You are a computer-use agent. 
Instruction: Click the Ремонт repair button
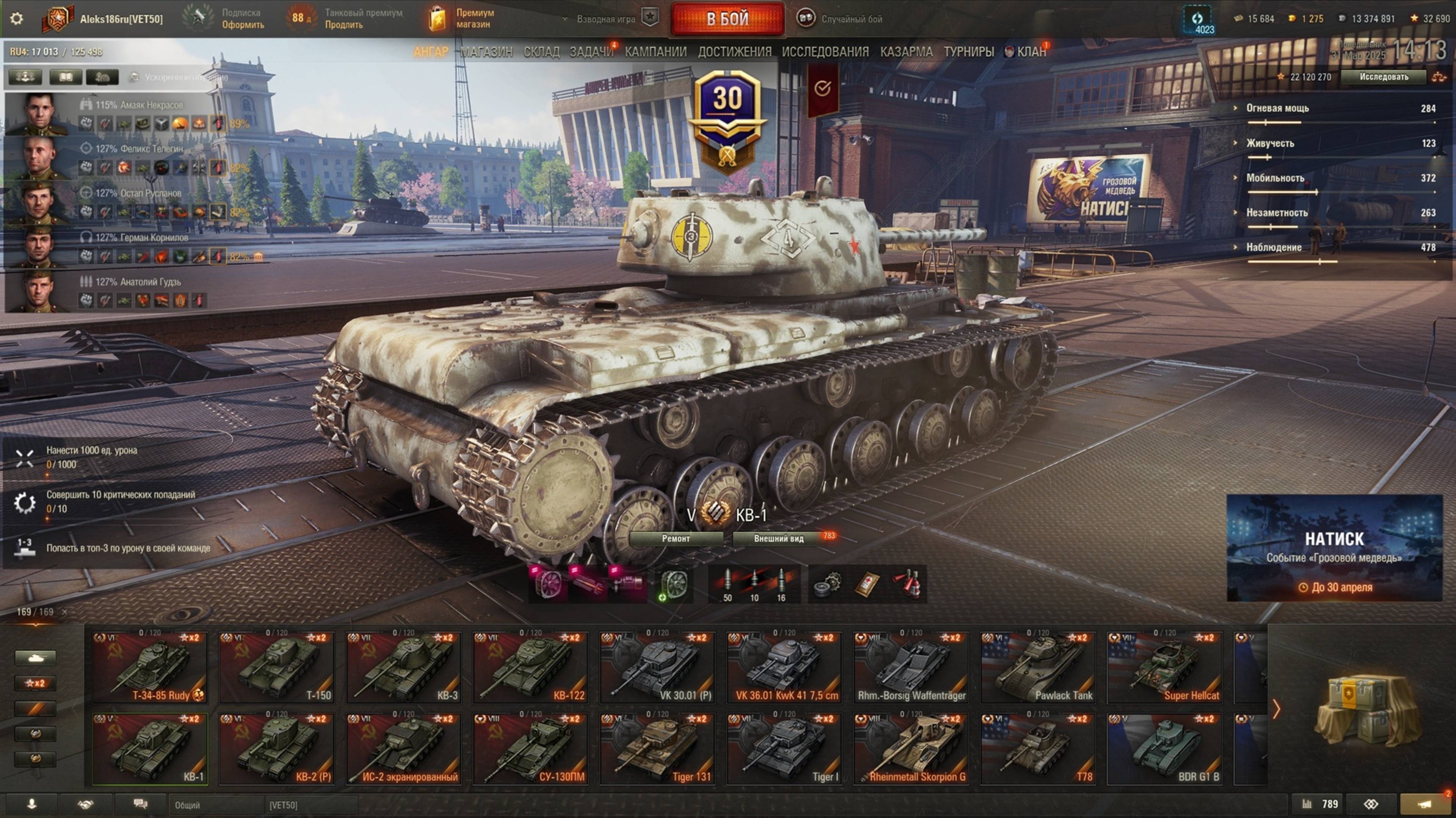pos(675,539)
